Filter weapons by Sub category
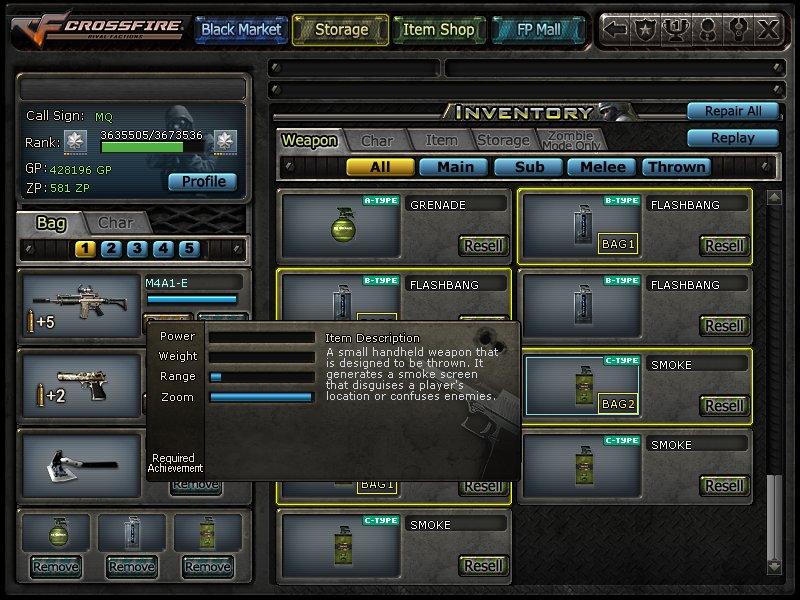Viewport: 800px width, 600px height. click(529, 167)
